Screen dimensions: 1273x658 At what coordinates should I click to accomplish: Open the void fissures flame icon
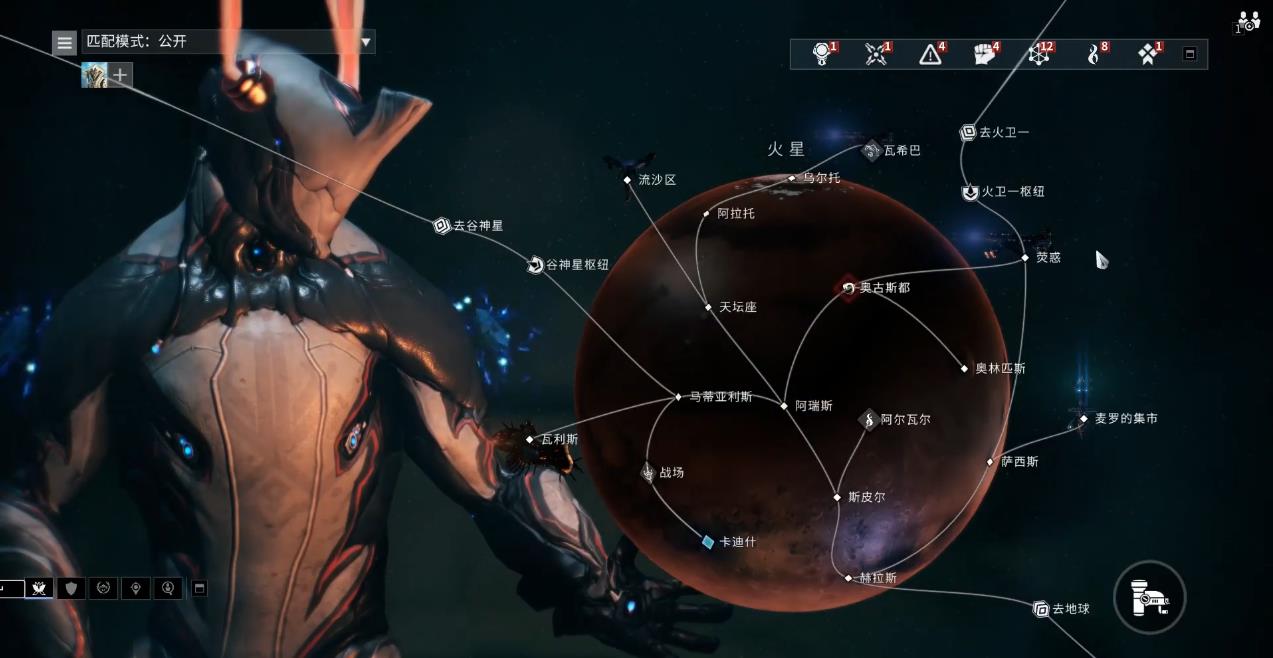1094,54
